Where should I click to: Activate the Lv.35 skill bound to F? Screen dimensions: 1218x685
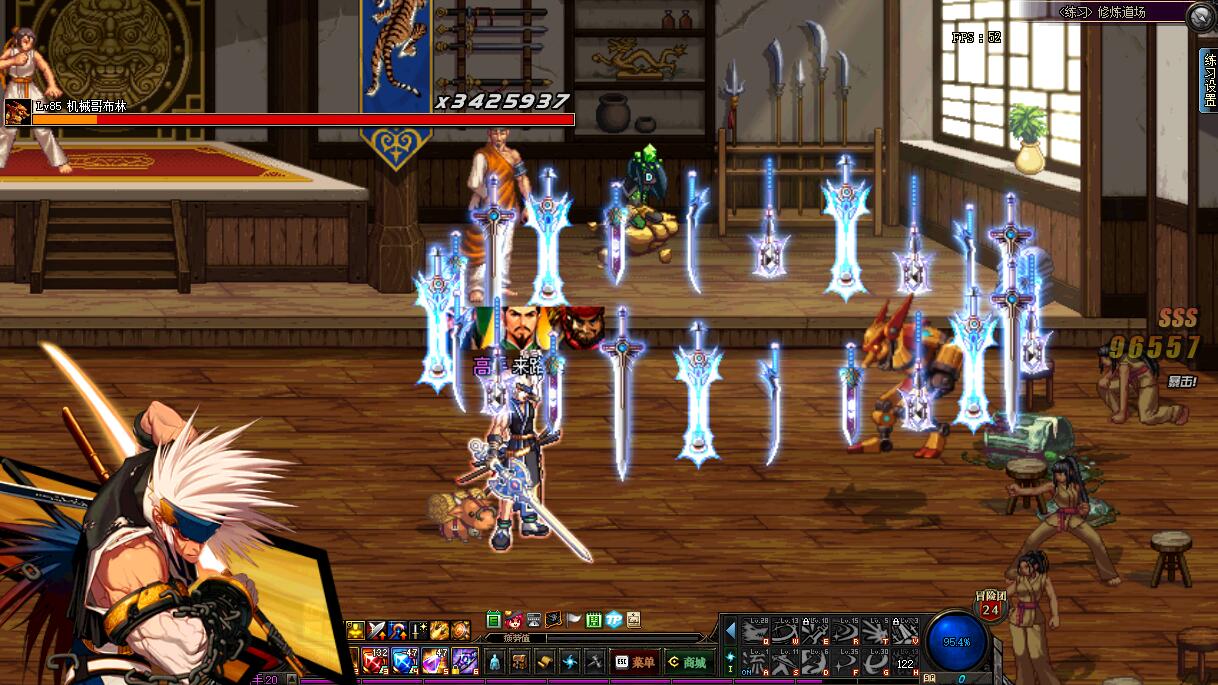point(847,661)
